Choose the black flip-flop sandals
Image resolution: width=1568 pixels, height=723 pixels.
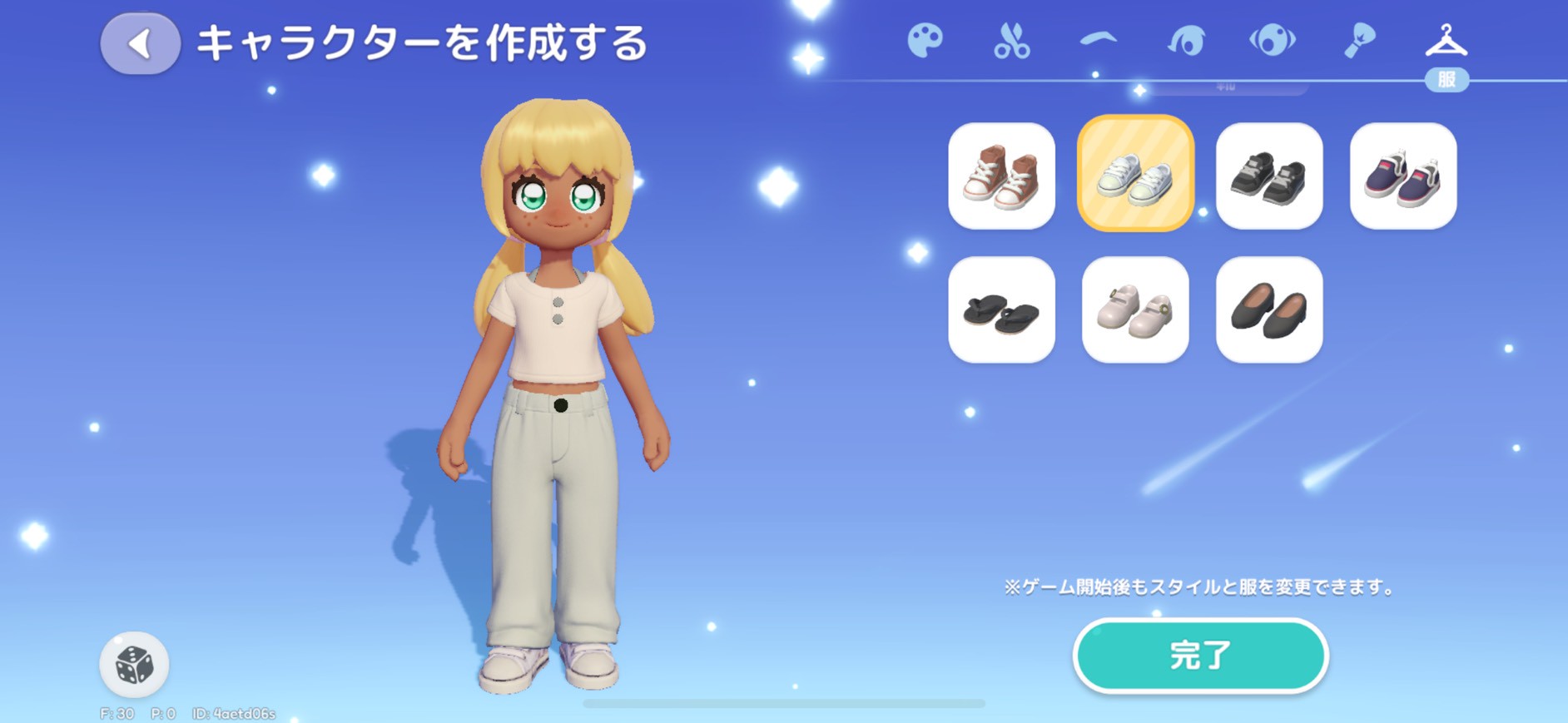pos(1001,310)
